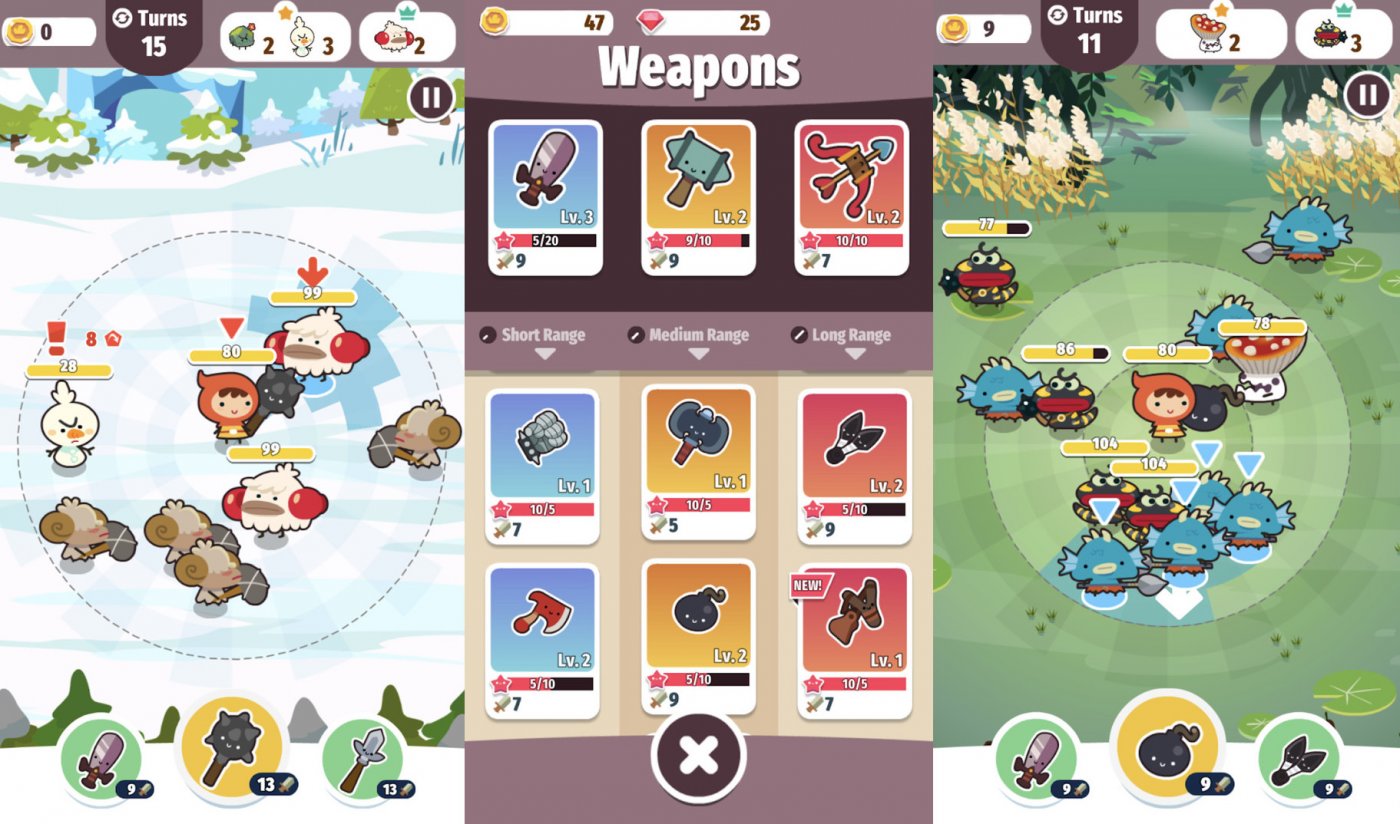
Task: Expand the Short Range weapon category
Action: pos(543,335)
